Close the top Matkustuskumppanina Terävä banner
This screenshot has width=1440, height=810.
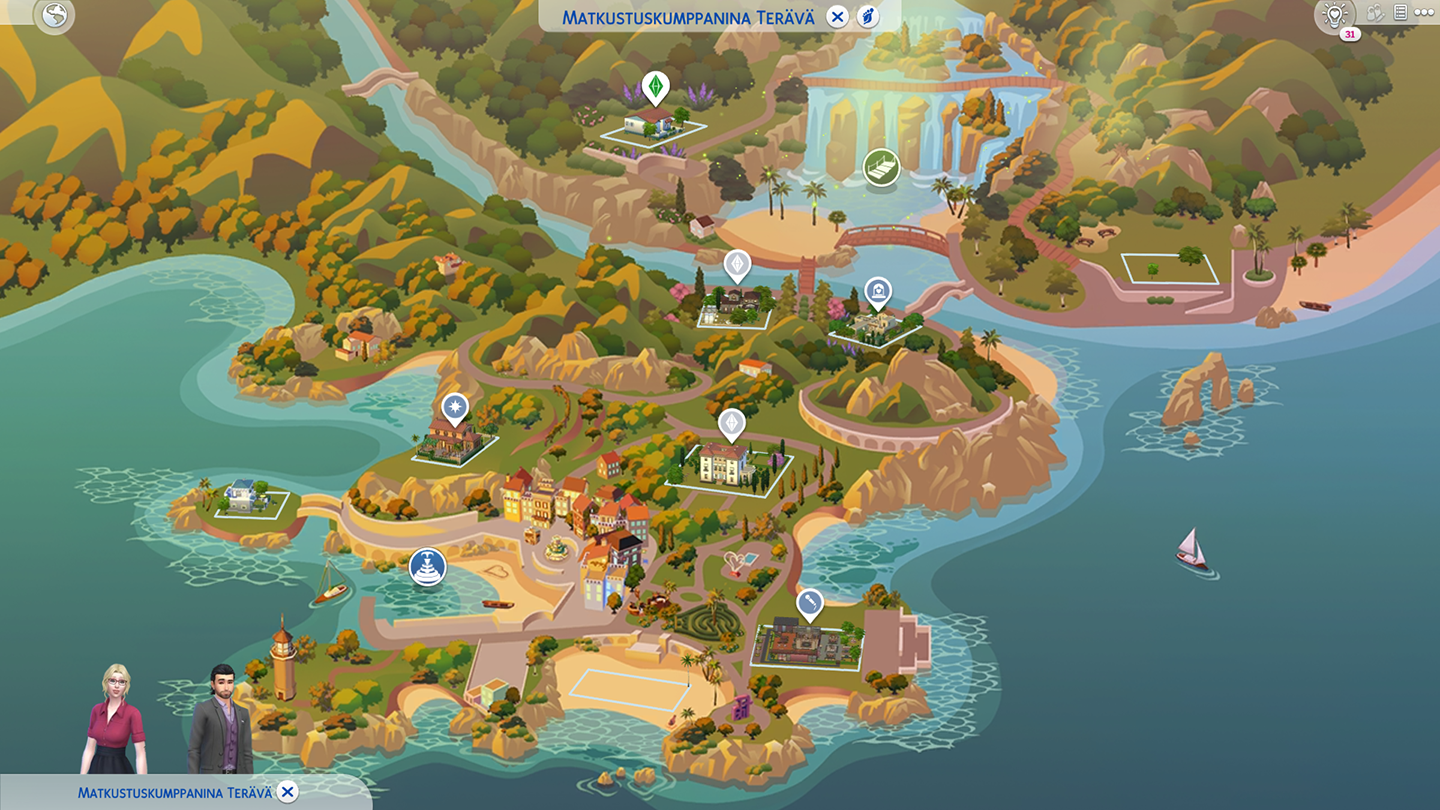point(838,16)
